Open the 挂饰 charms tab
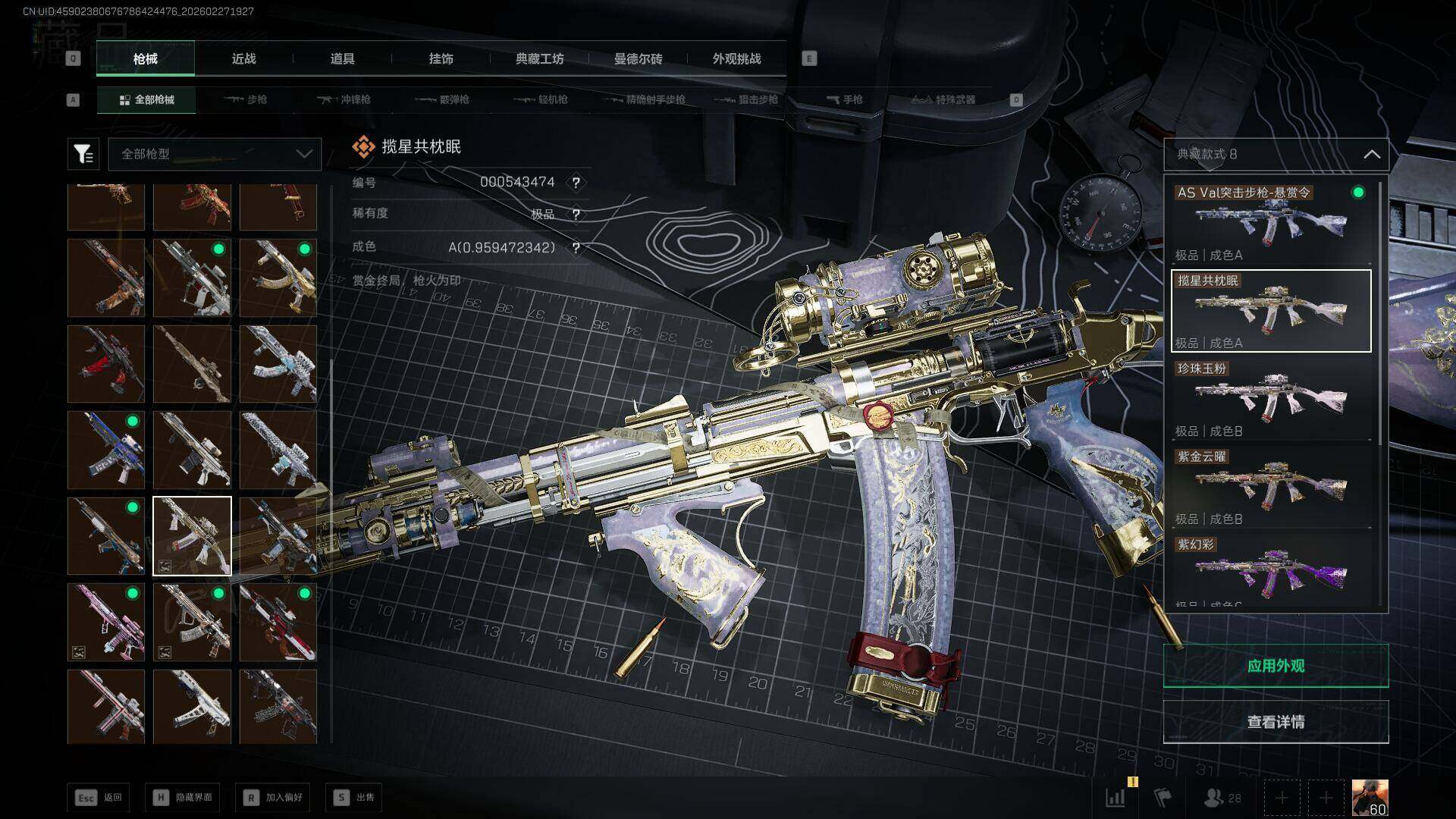Image resolution: width=1456 pixels, height=819 pixels. 441,58
